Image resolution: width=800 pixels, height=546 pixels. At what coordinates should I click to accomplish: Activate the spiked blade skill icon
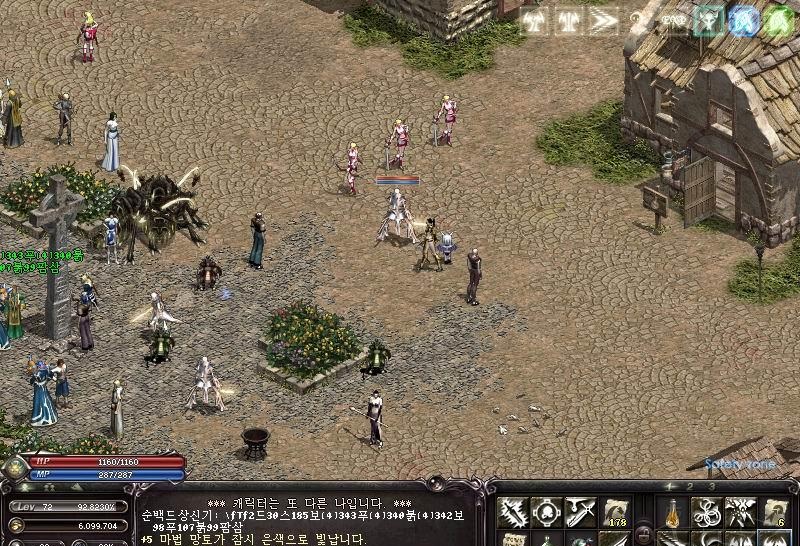click(x=513, y=511)
